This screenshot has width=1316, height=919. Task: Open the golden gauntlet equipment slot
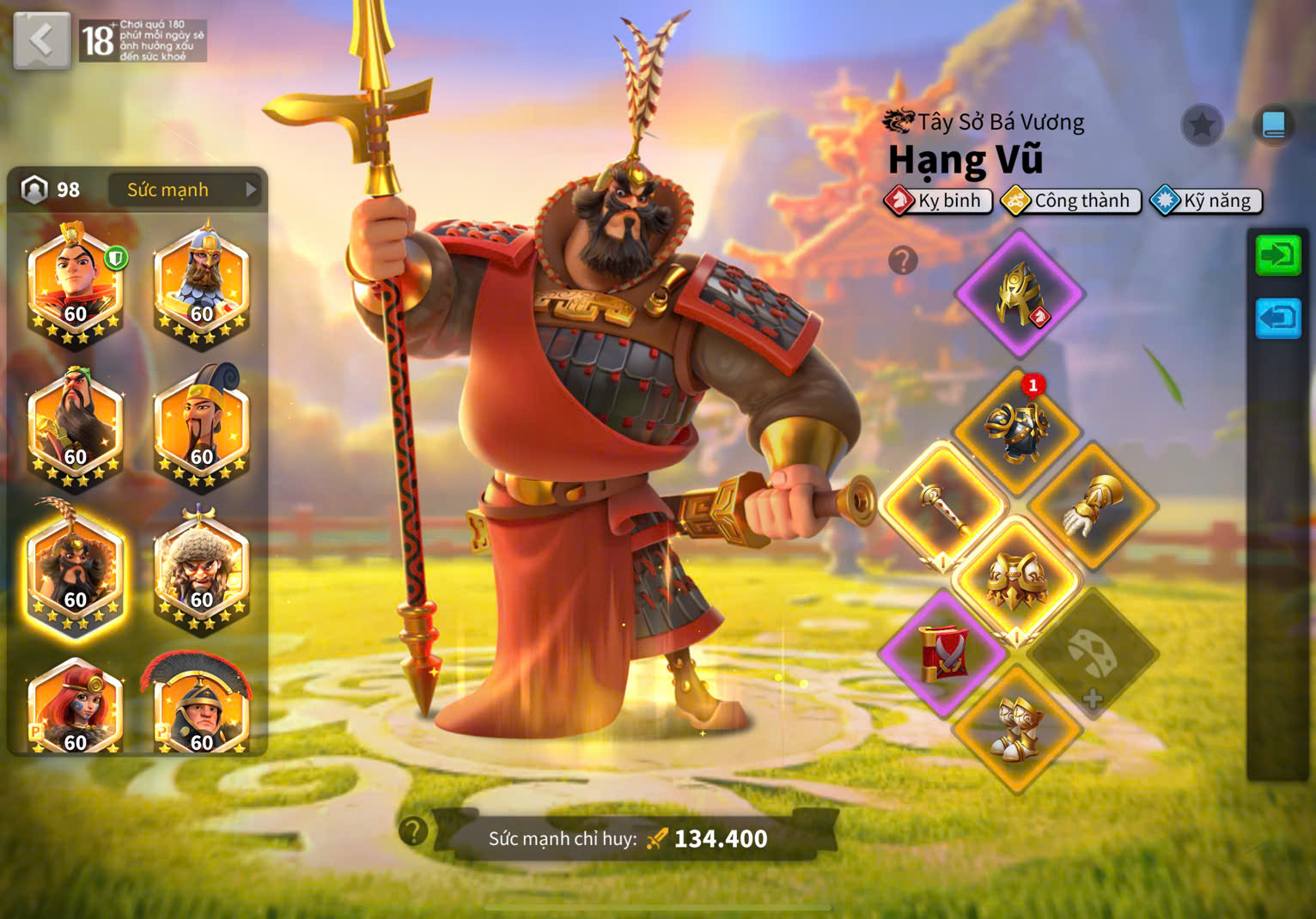click(x=1093, y=507)
